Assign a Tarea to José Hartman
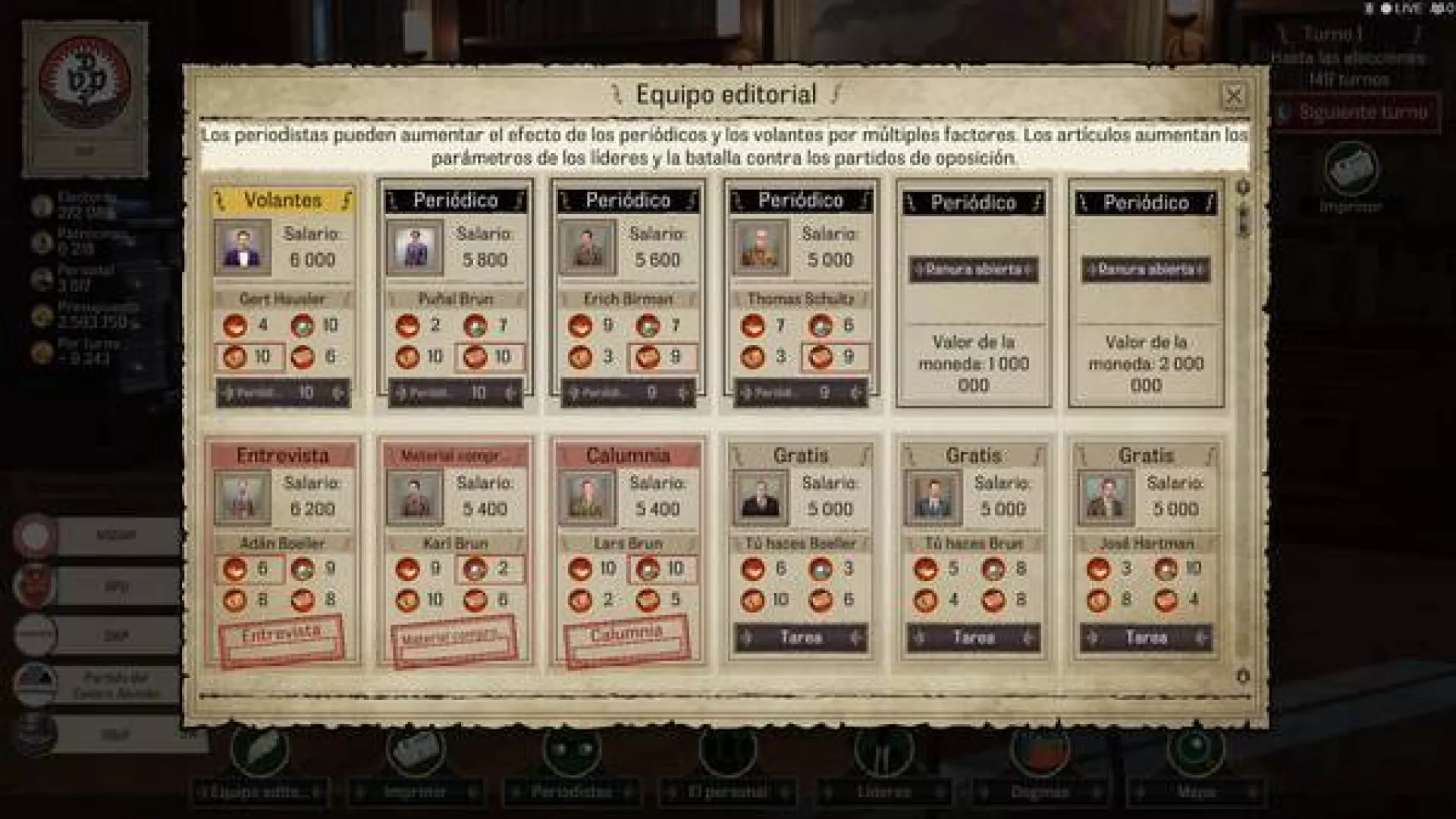Image resolution: width=1456 pixels, height=819 pixels. coord(1146,638)
